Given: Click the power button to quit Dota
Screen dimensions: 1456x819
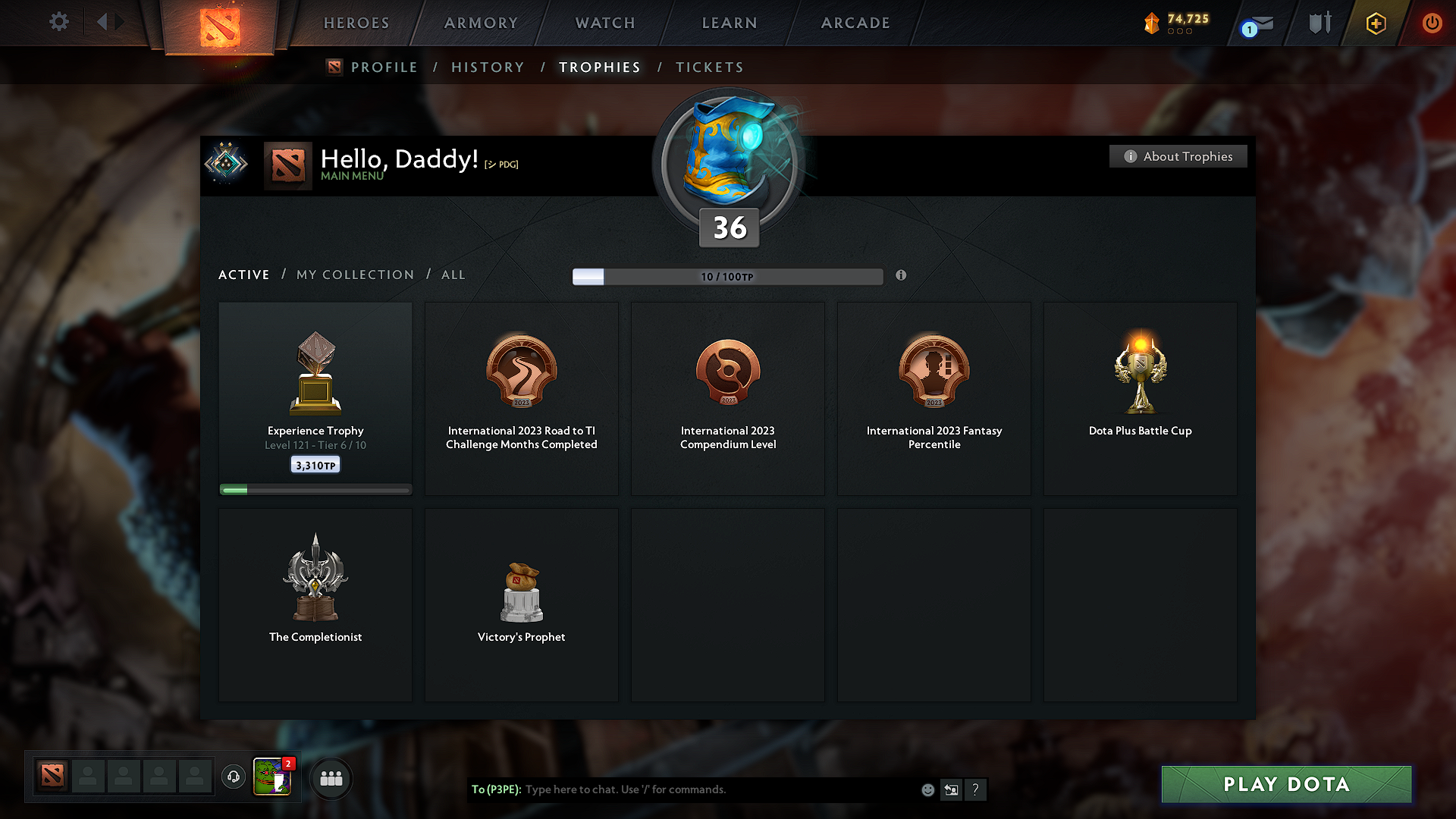Looking at the screenshot, I should point(1432,24).
